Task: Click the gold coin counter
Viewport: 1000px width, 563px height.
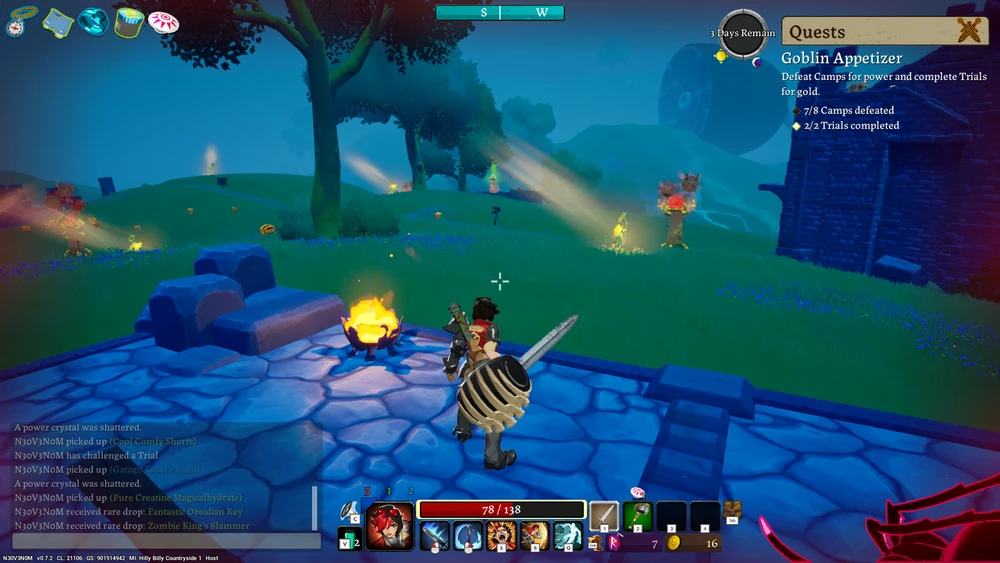Action: pyautogui.click(x=693, y=543)
